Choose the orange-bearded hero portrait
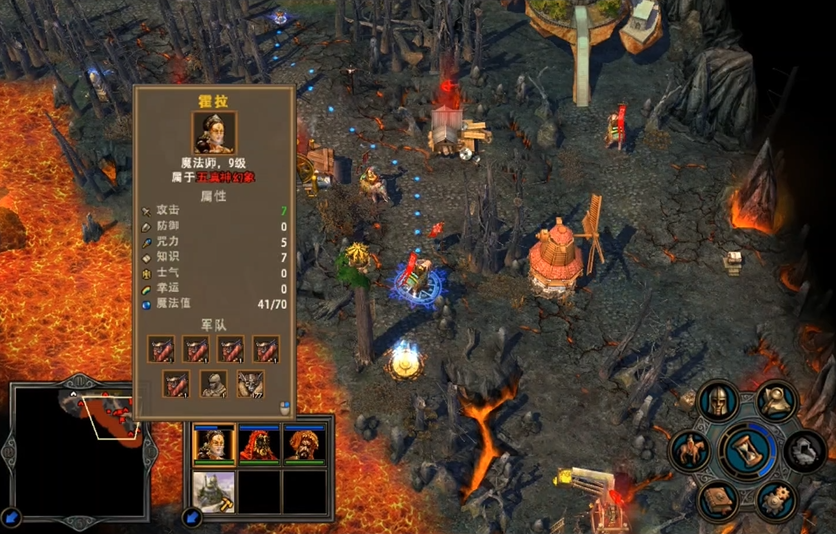 point(302,445)
